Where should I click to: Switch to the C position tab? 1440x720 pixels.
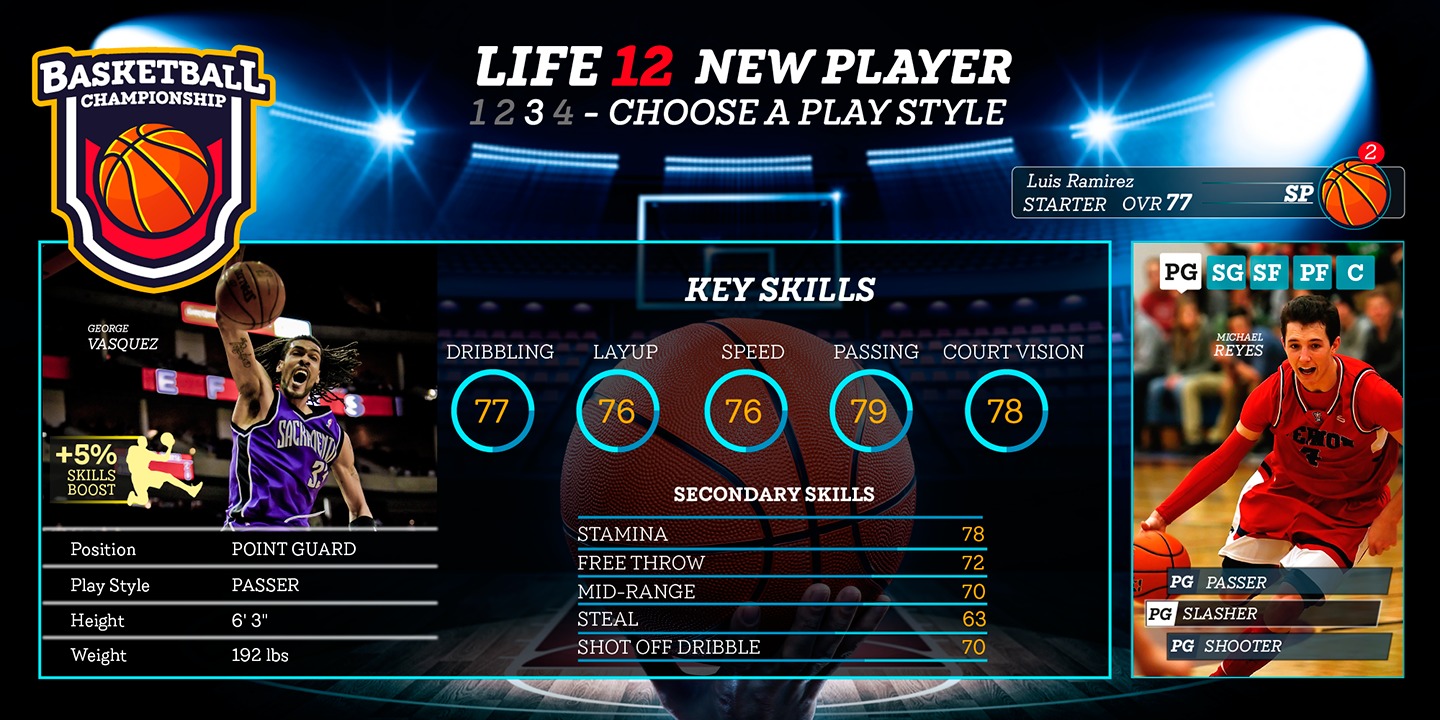pos(1355,272)
